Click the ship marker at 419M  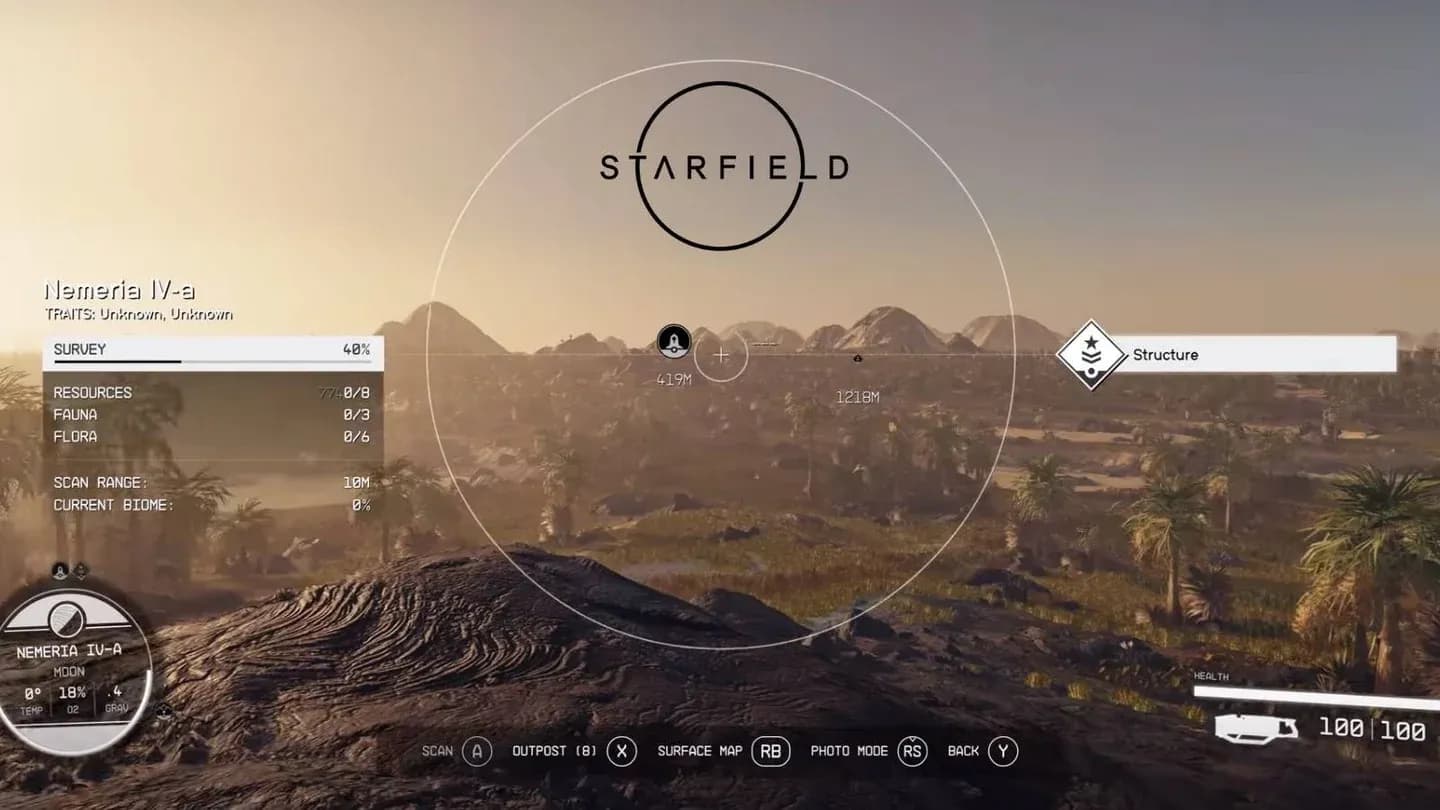(x=674, y=342)
